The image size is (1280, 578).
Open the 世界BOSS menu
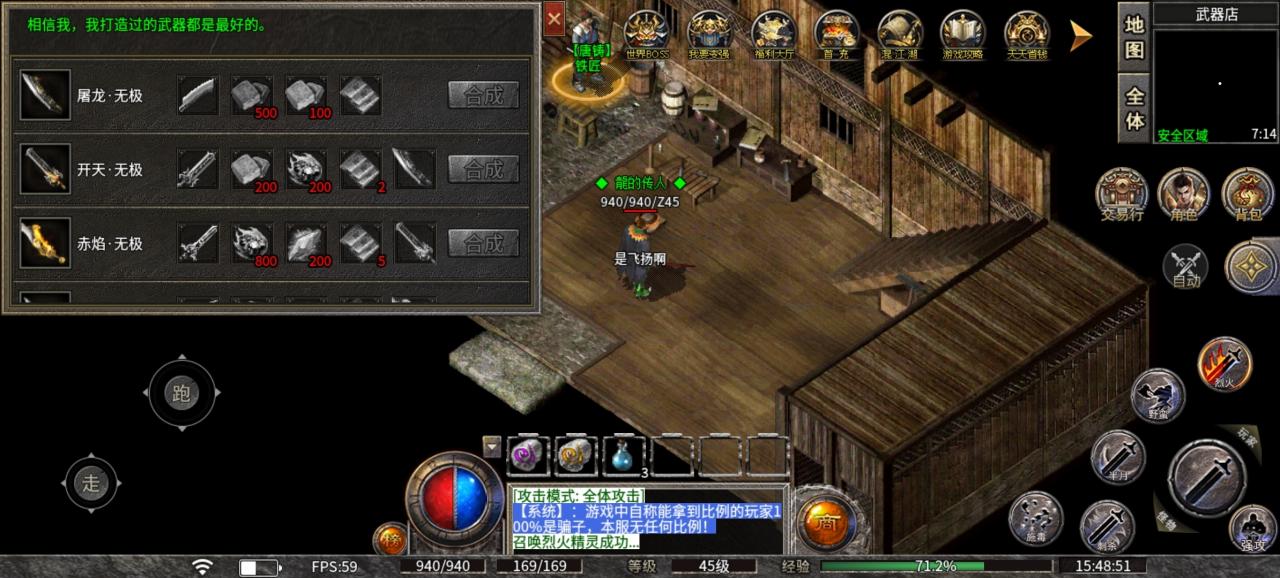point(647,32)
